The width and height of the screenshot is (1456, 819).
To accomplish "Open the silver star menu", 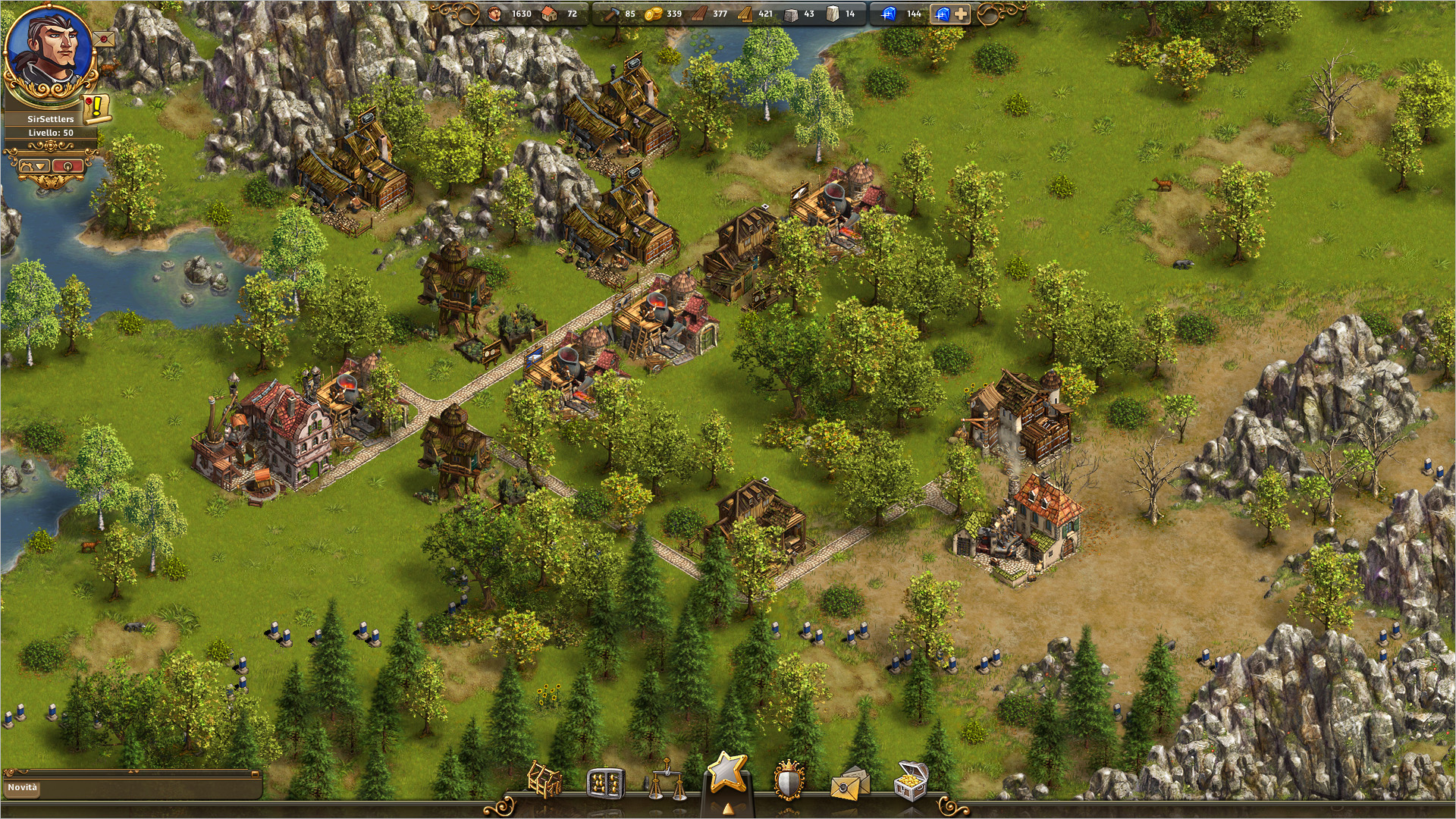I will 726,773.
